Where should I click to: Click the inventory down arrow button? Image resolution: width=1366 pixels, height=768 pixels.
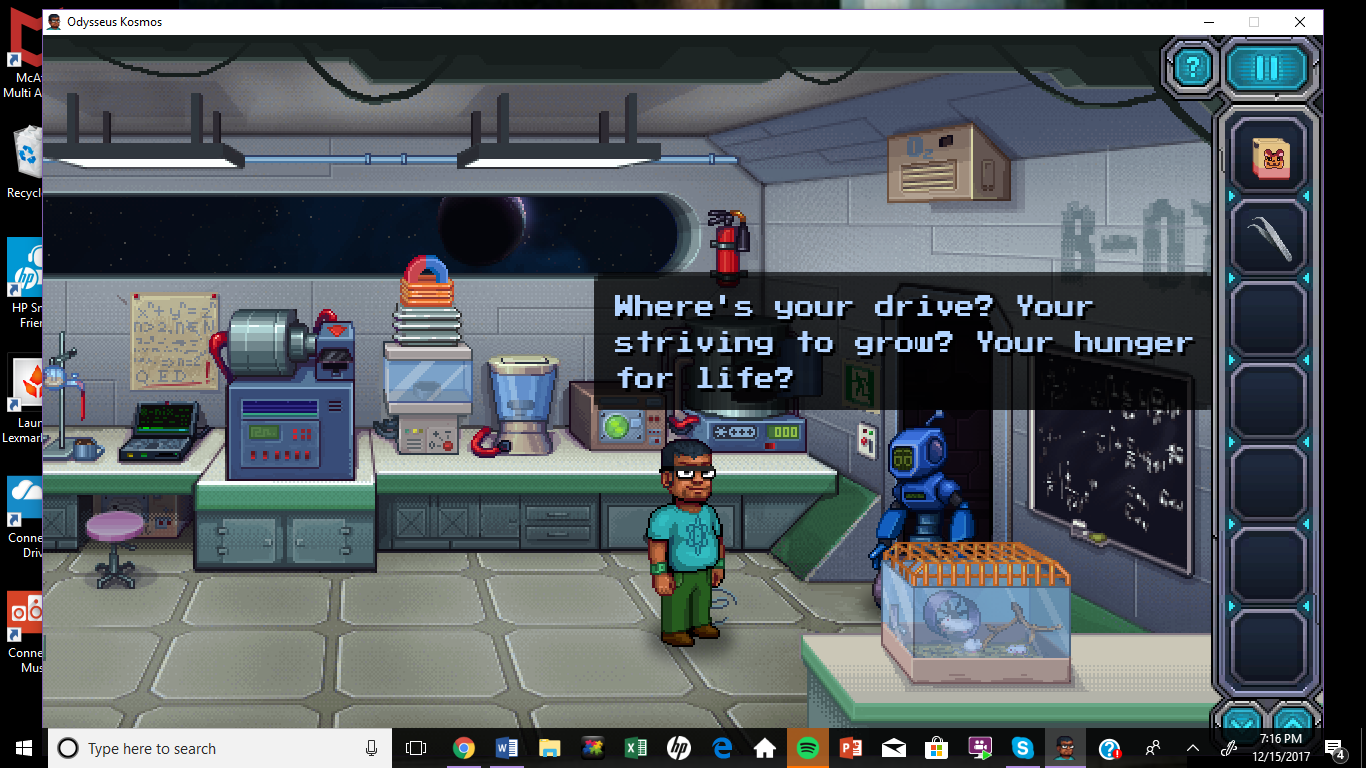click(x=1243, y=721)
